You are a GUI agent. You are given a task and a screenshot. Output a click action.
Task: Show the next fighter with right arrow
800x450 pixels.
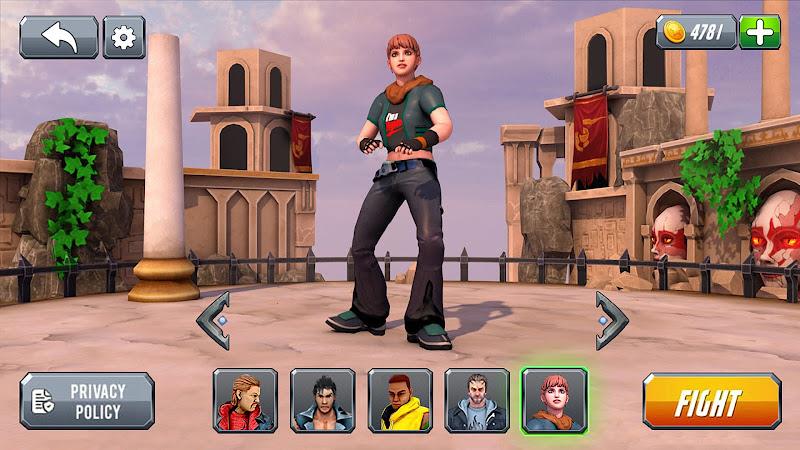tap(611, 320)
